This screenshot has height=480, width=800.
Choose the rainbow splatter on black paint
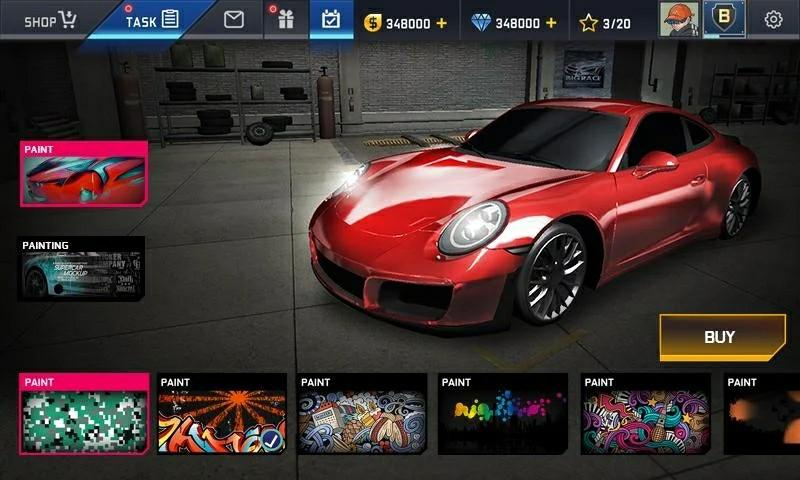pos(504,414)
